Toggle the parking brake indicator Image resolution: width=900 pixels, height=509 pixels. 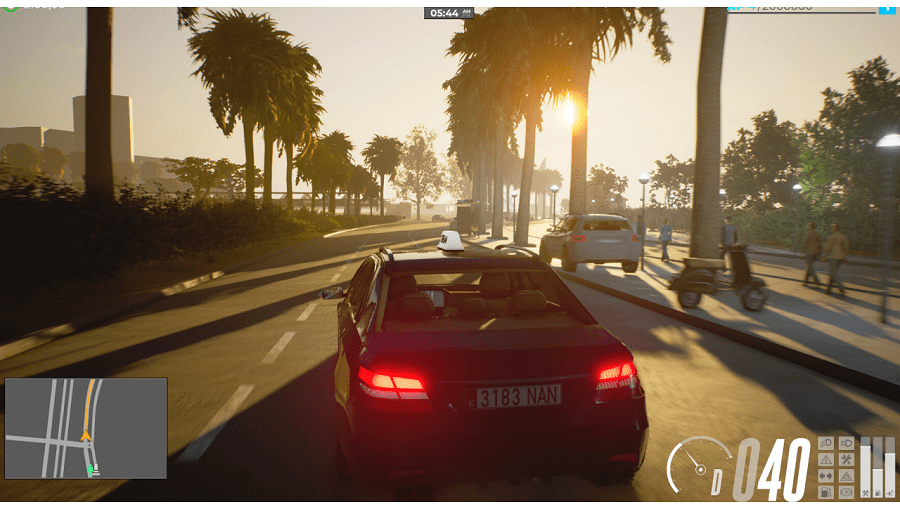[x=846, y=492]
